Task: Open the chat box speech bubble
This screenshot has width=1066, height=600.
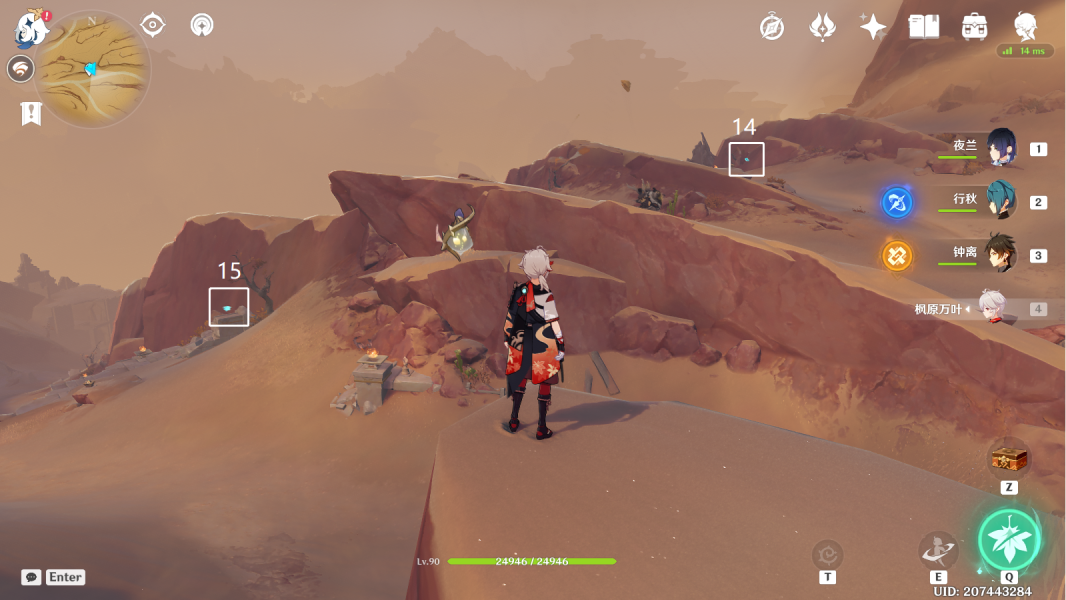Action: coord(31,577)
